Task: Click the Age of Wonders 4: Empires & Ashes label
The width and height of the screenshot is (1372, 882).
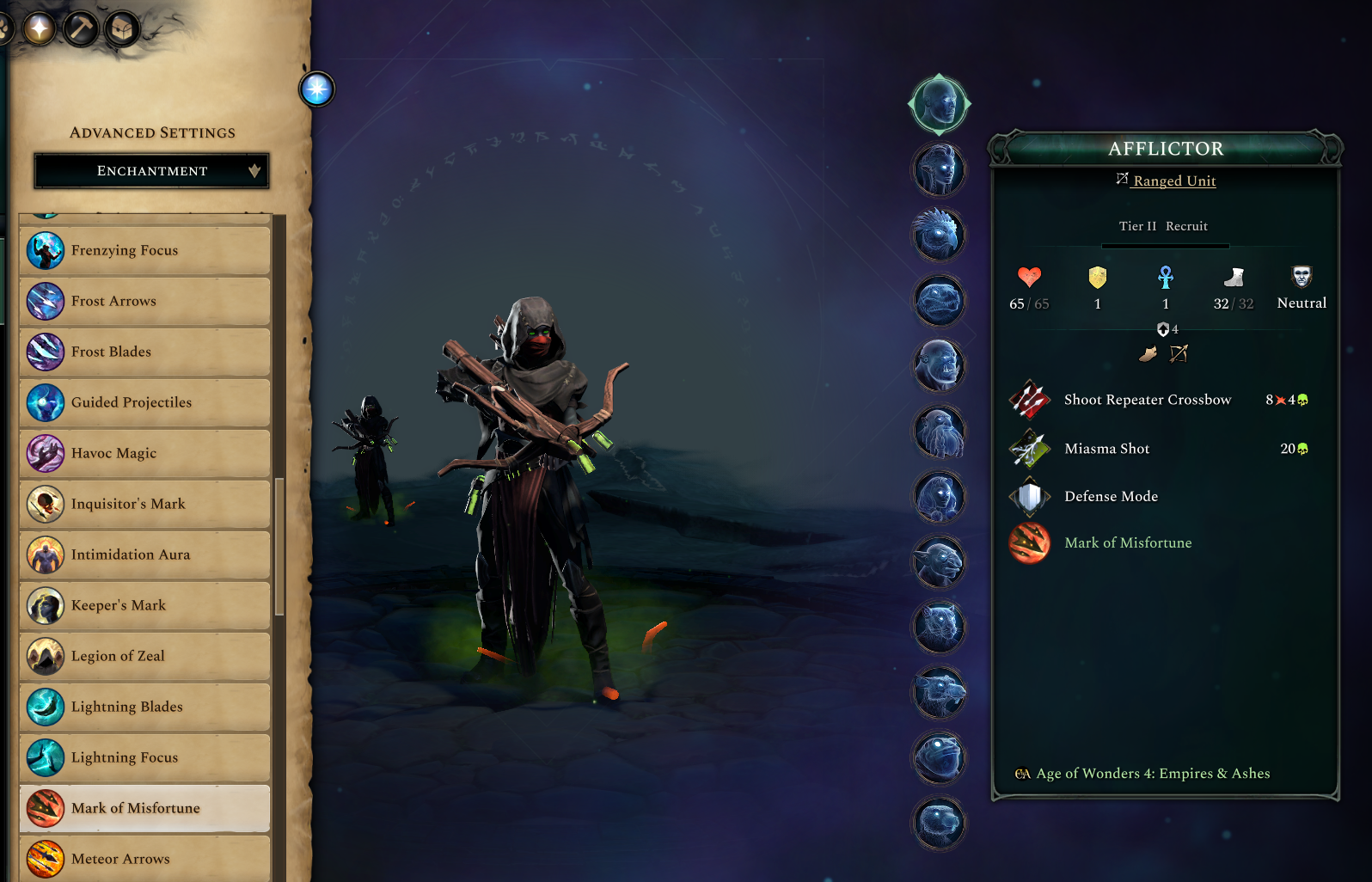Action: click(x=1152, y=773)
